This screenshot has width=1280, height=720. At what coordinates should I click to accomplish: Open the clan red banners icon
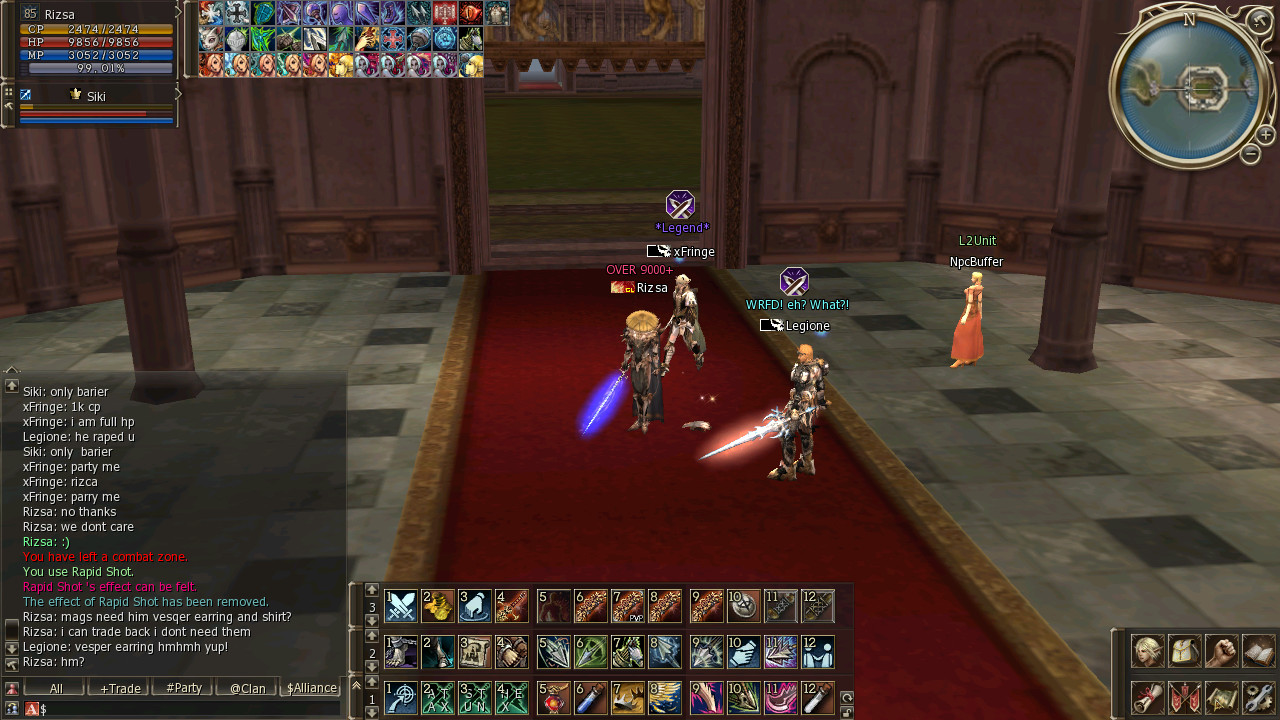click(x=1185, y=697)
